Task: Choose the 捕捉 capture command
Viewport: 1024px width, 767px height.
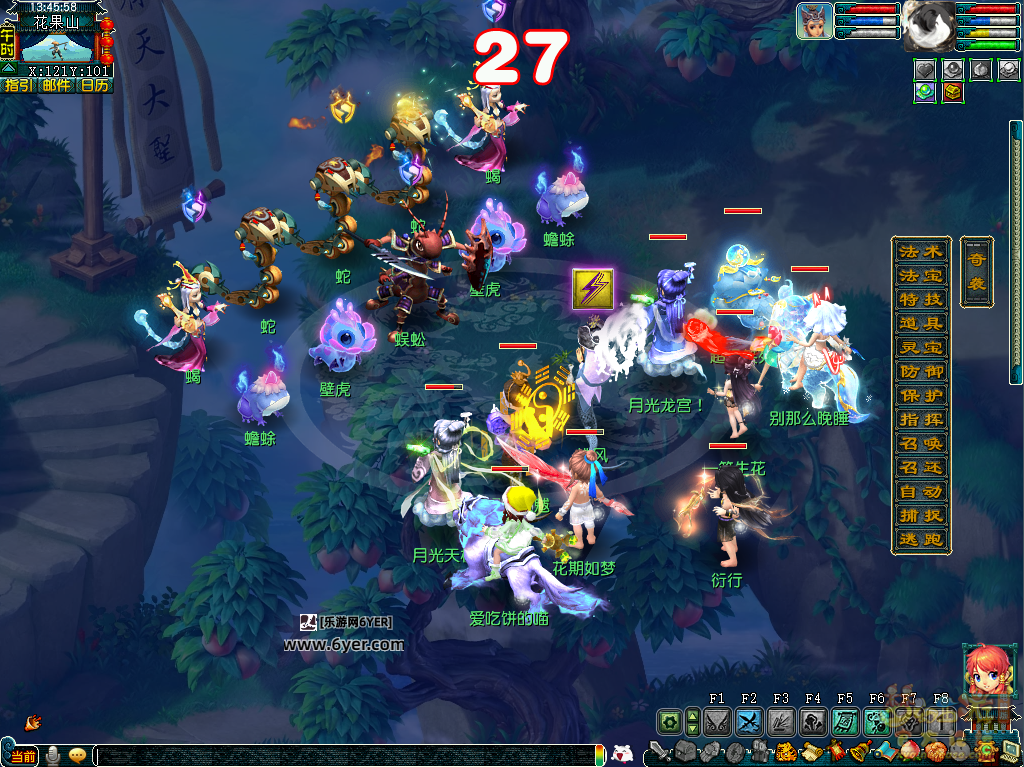Action: tap(920, 515)
